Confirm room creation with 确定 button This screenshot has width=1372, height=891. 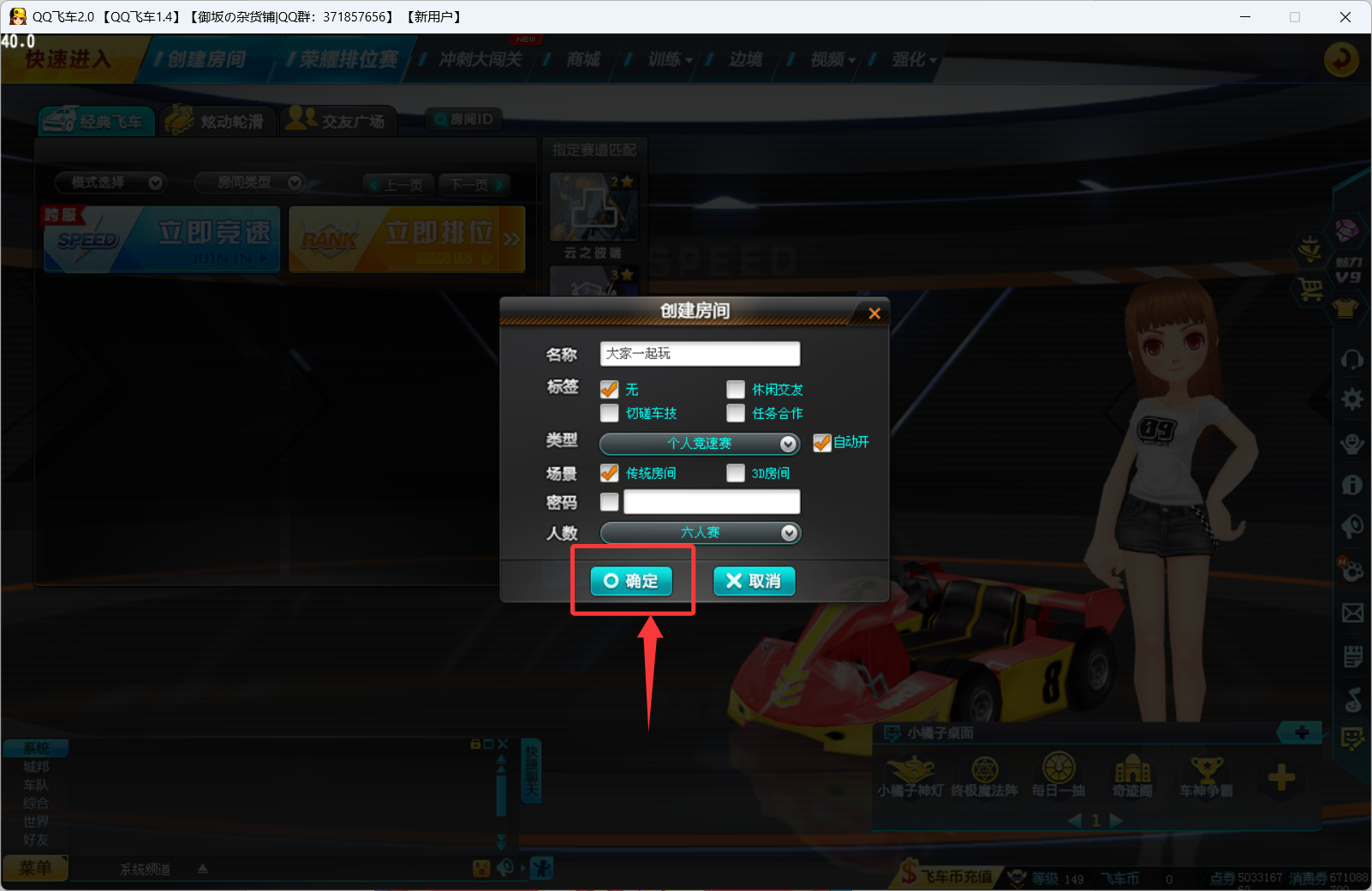[x=631, y=581]
